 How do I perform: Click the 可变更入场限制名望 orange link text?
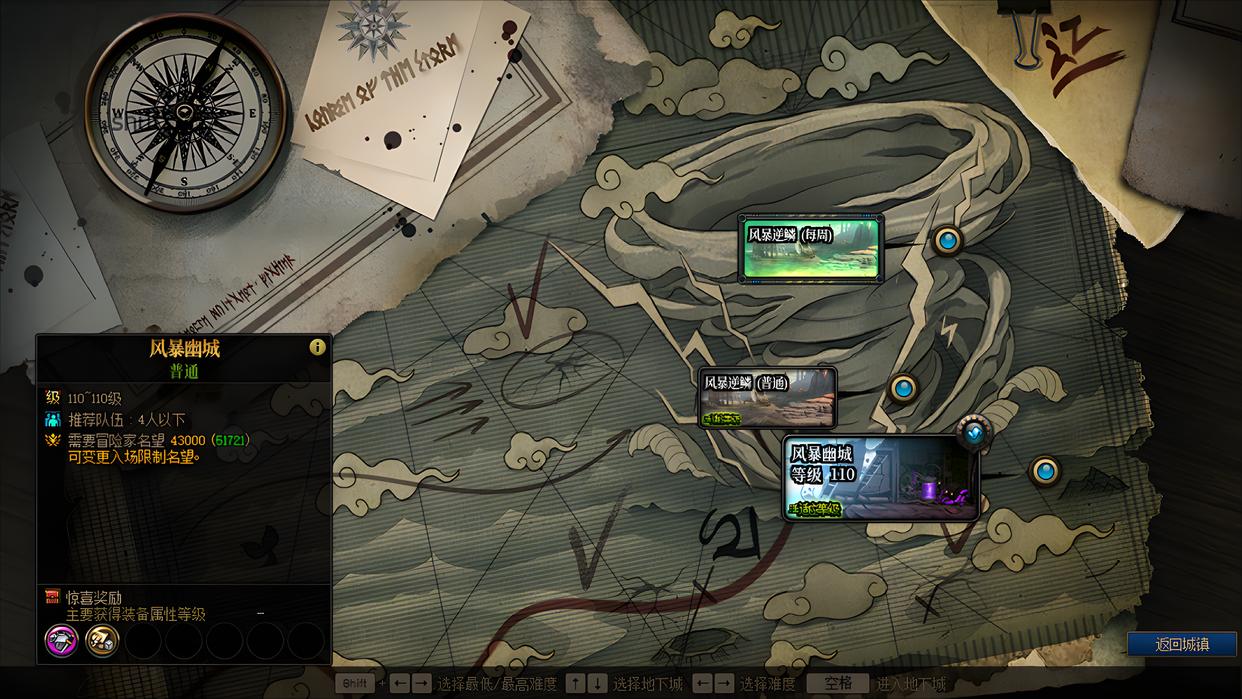[x=134, y=457]
